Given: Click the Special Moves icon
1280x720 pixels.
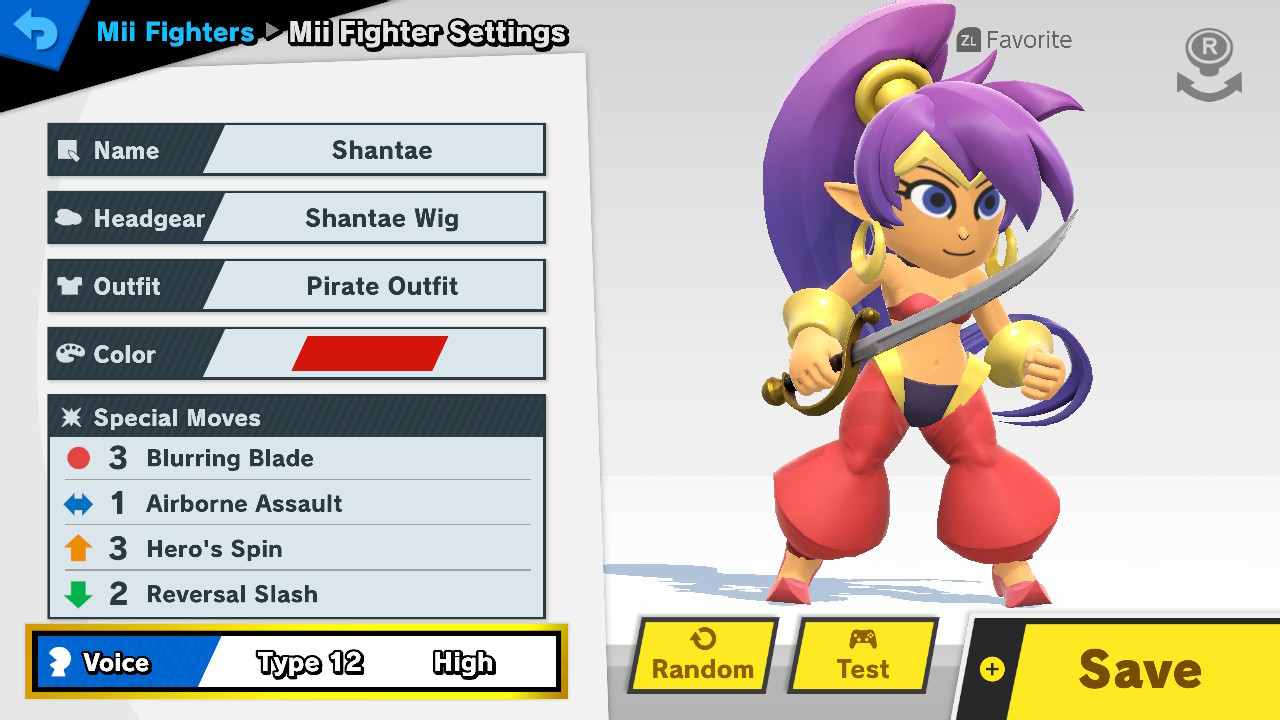Looking at the screenshot, I should [70, 418].
